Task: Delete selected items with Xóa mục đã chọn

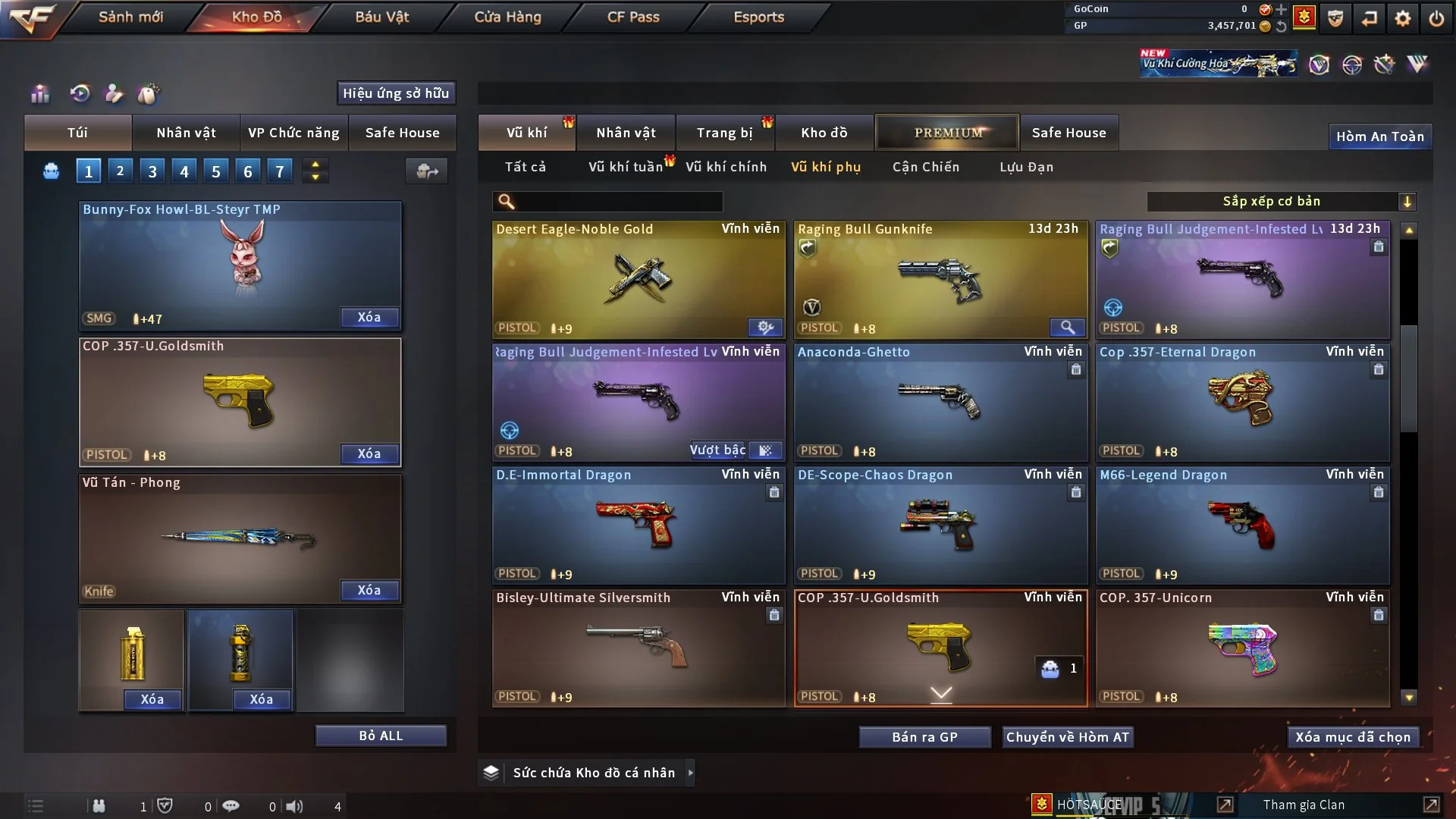Action: pos(1353,737)
